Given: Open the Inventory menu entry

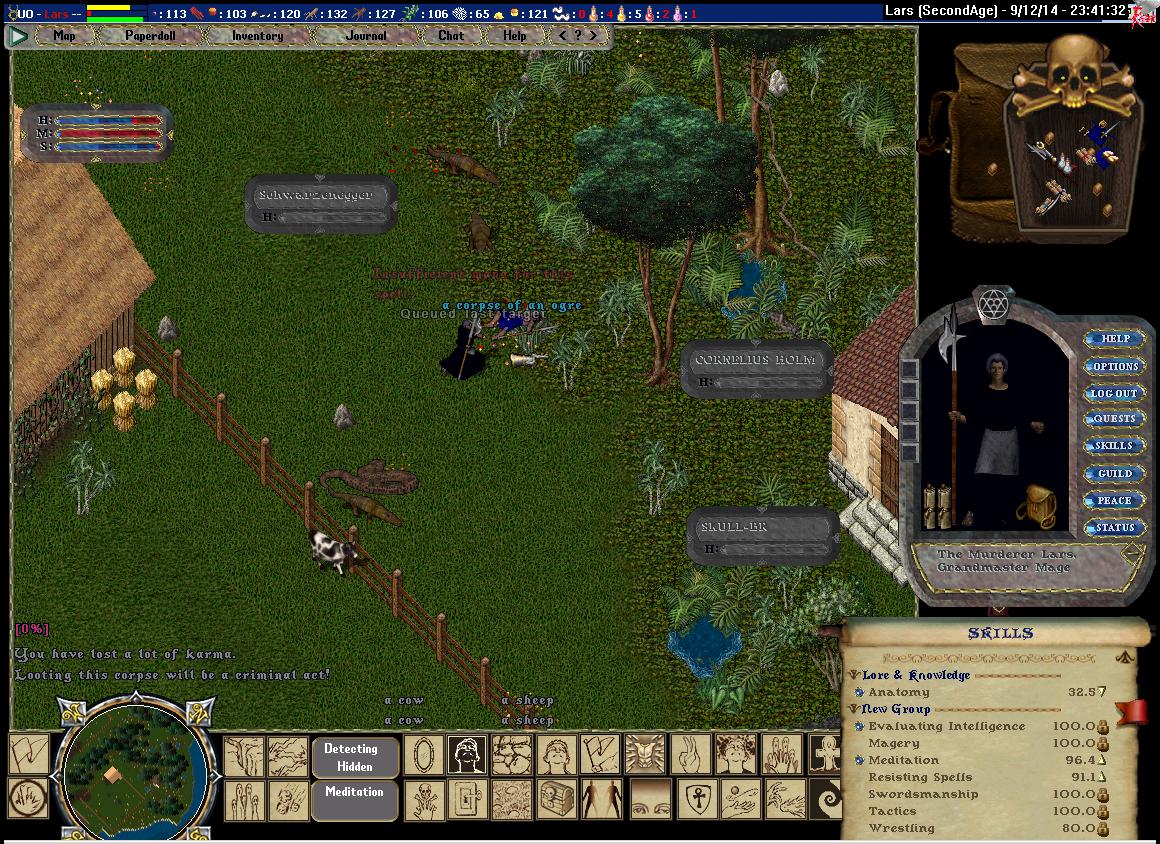Looking at the screenshot, I should click(257, 36).
